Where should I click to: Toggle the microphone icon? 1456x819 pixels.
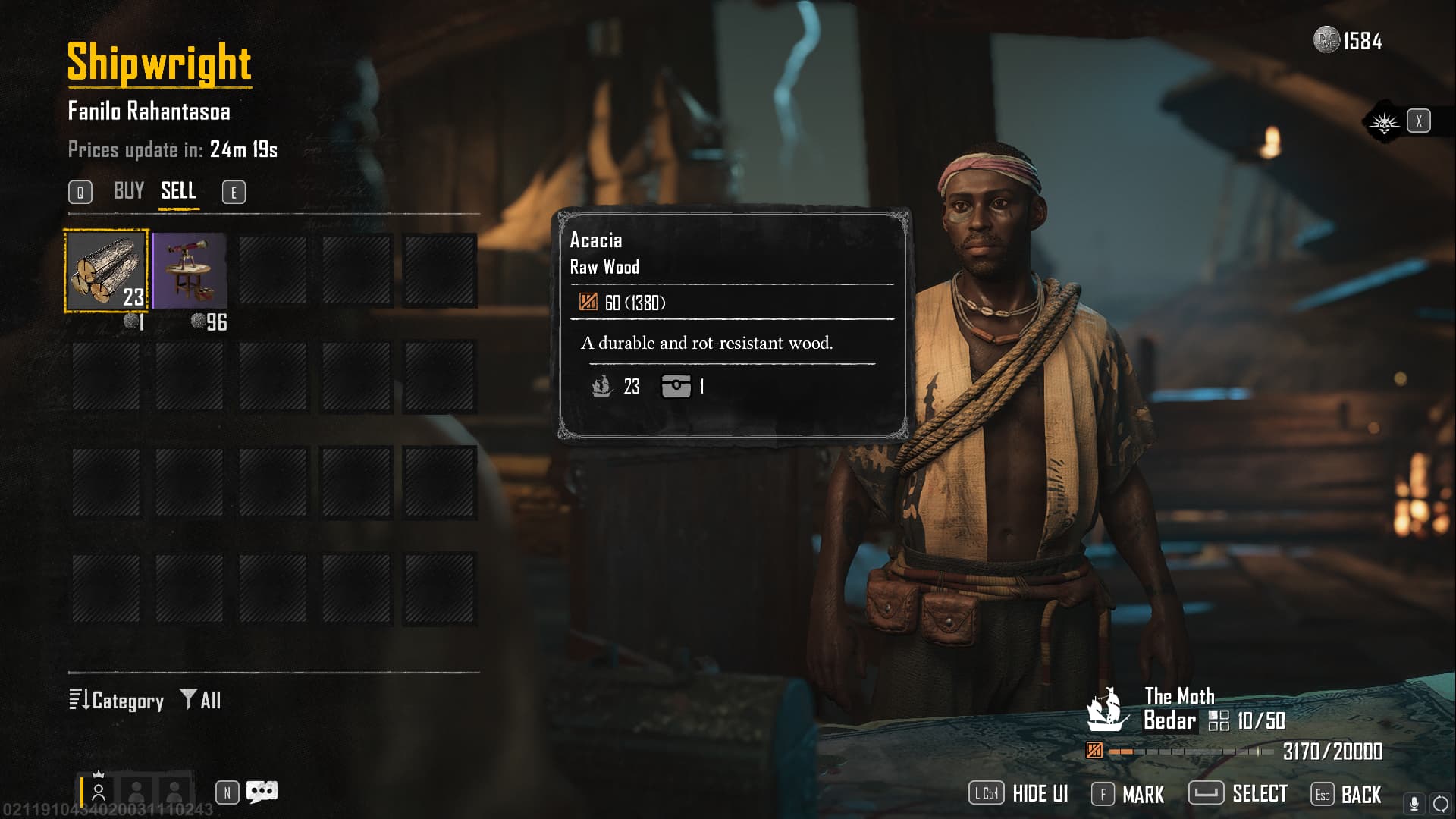(x=1414, y=803)
